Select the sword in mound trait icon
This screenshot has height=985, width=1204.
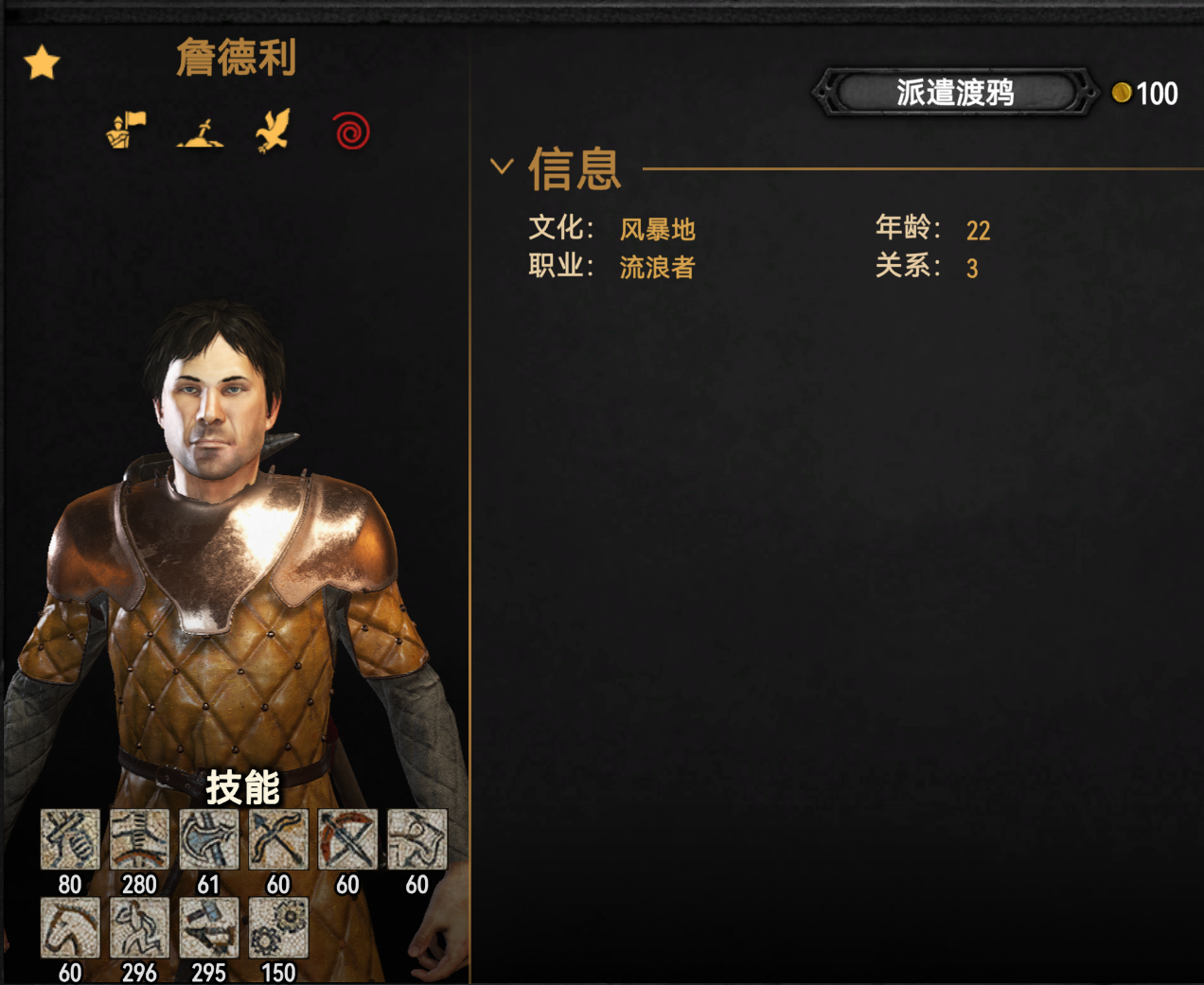[x=200, y=132]
